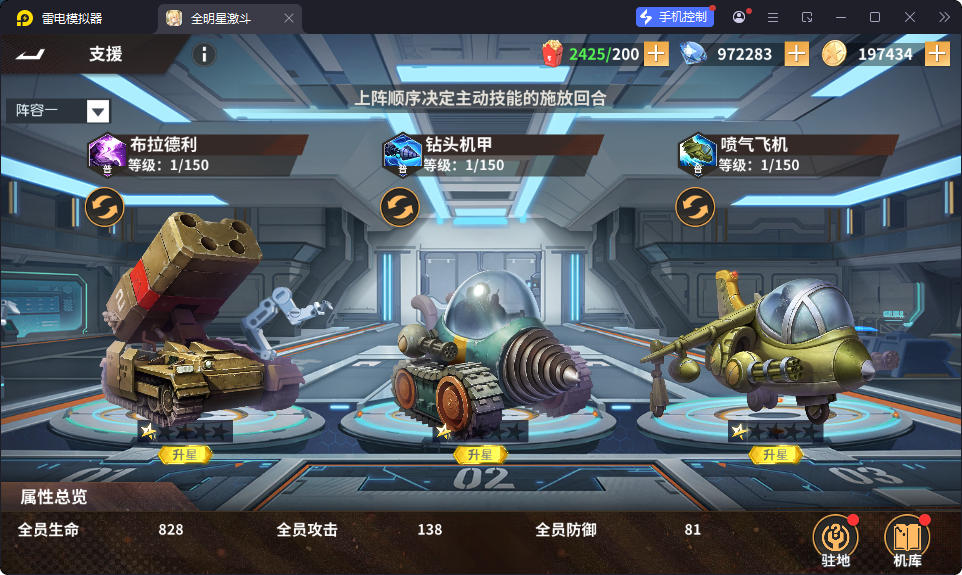This screenshot has height=575, width=962.
Task: Buy more diamonds with plus button
Action: click(796, 54)
